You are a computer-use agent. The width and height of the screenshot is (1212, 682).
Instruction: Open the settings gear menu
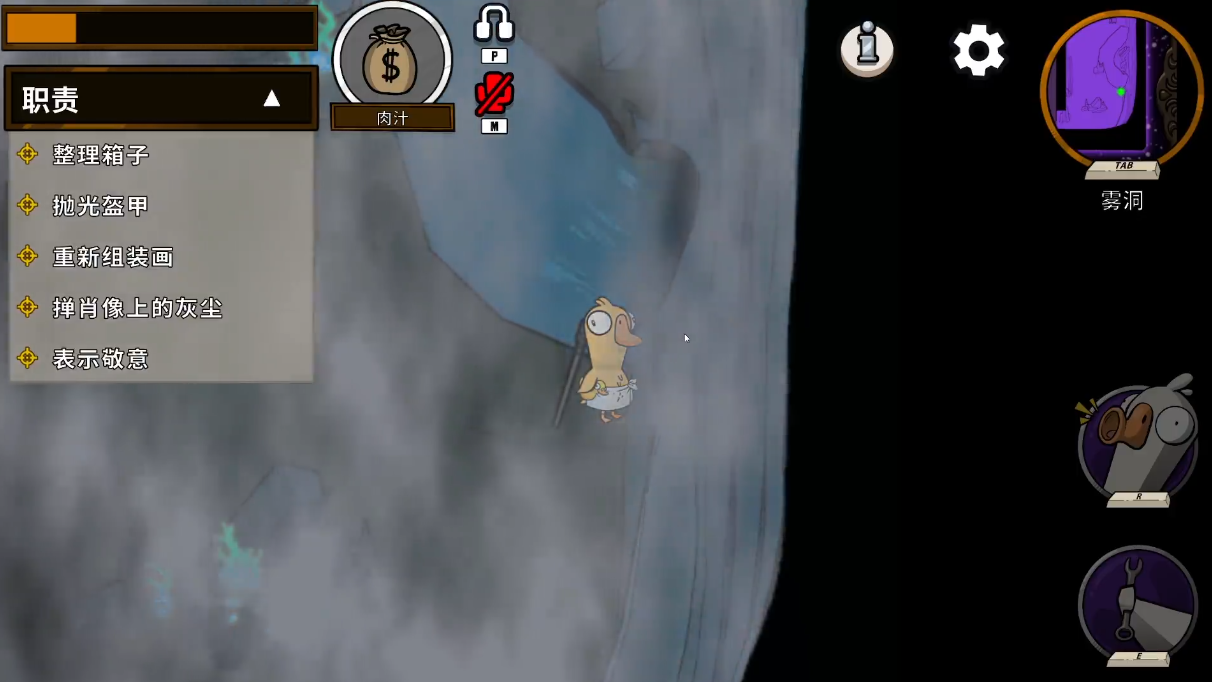978,50
